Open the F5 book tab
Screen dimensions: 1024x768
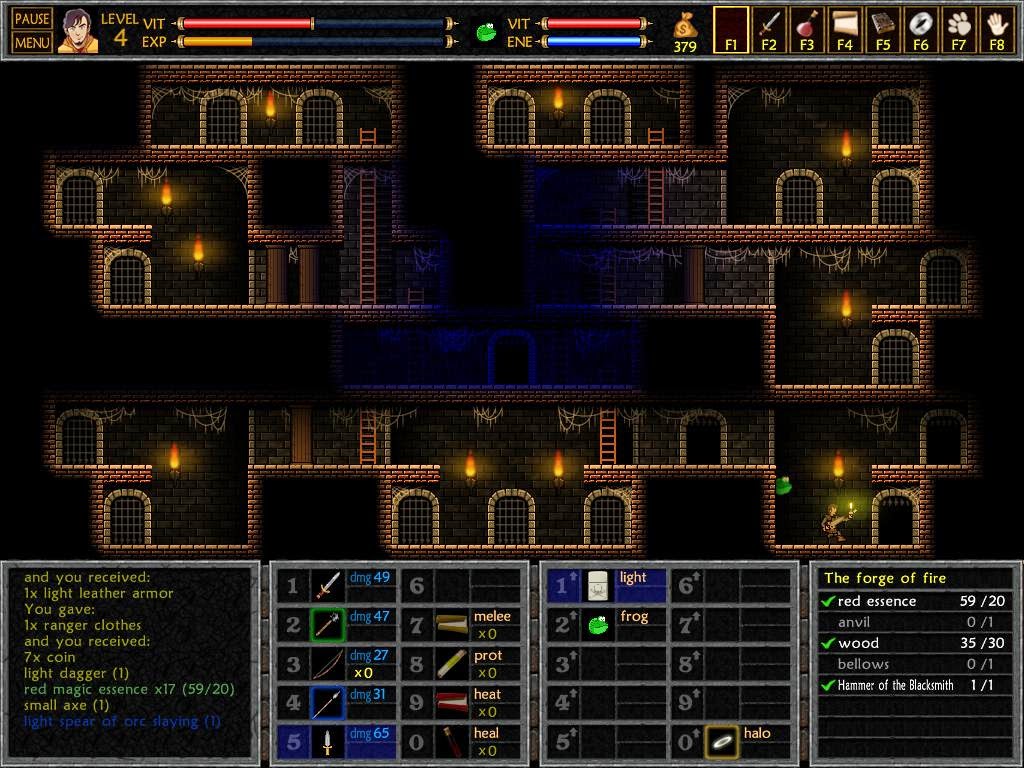pyautogui.click(x=883, y=30)
